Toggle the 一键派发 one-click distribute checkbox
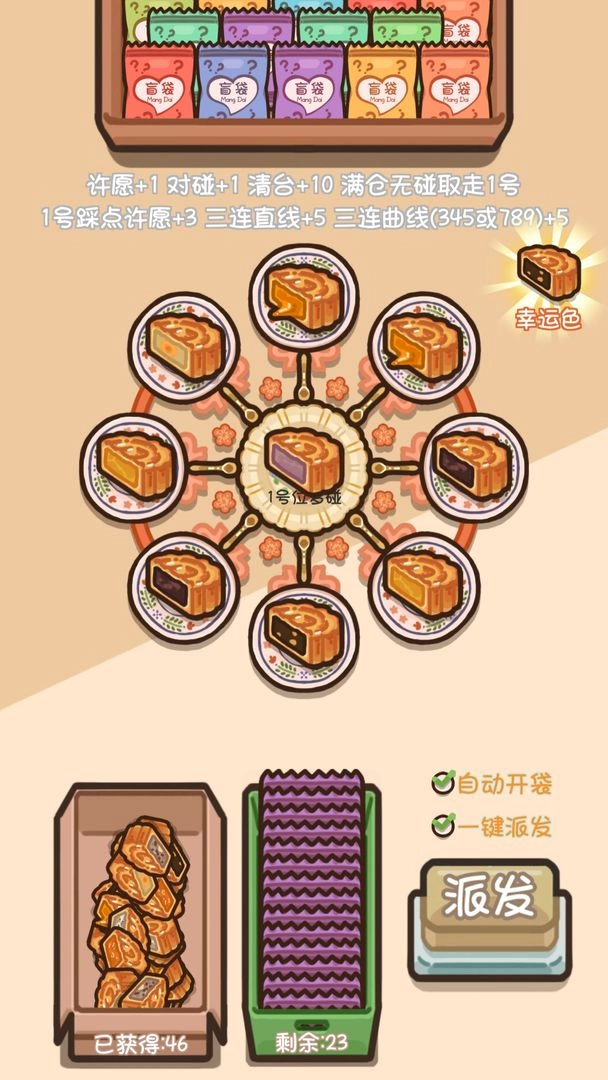 (443, 826)
